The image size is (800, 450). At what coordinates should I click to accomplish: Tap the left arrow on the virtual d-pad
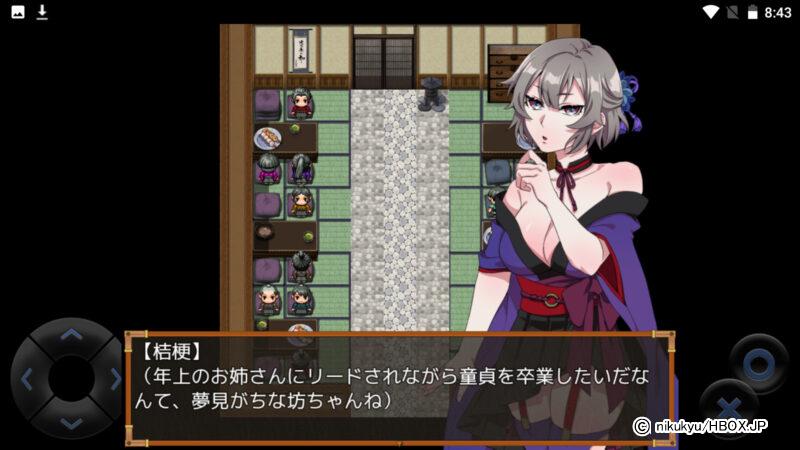(x=27, y=379)
